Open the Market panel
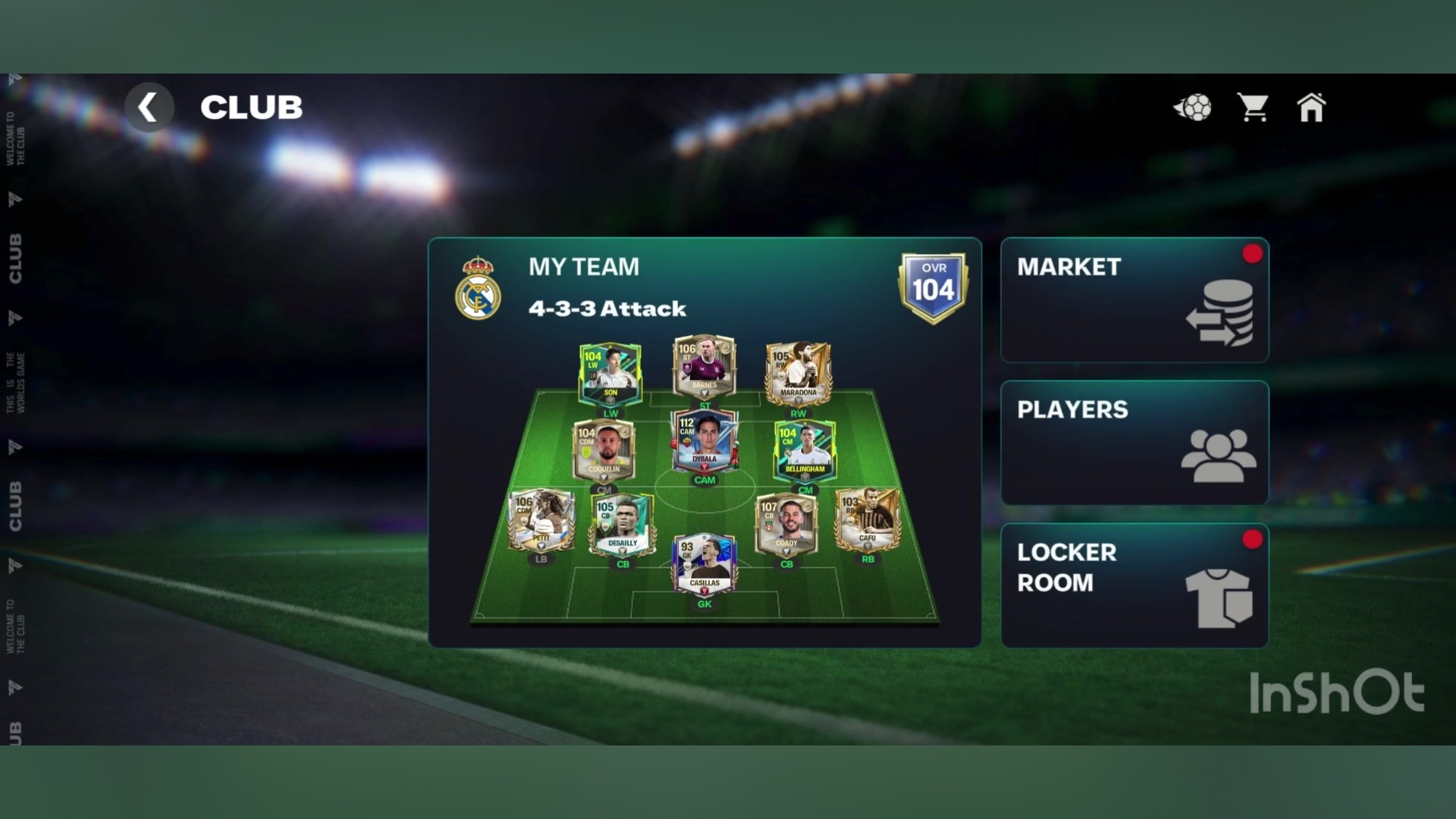This screenshot has height=819, width=1456. click(1134, 300)
